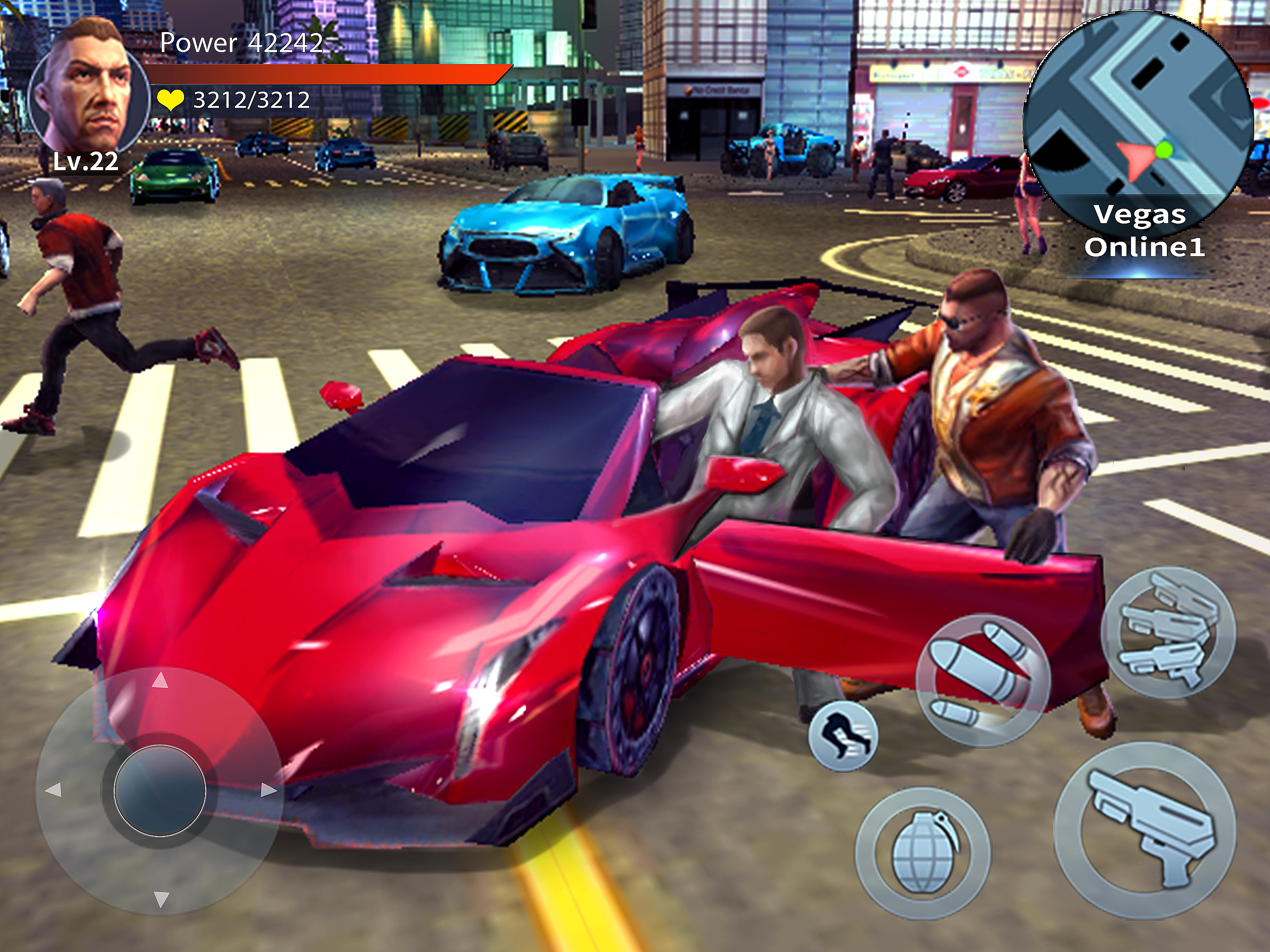Tap the joystick's down arrow
The width and height of the screenshot is (1270, 952).
pyautogui.click(x=161, y=899)
